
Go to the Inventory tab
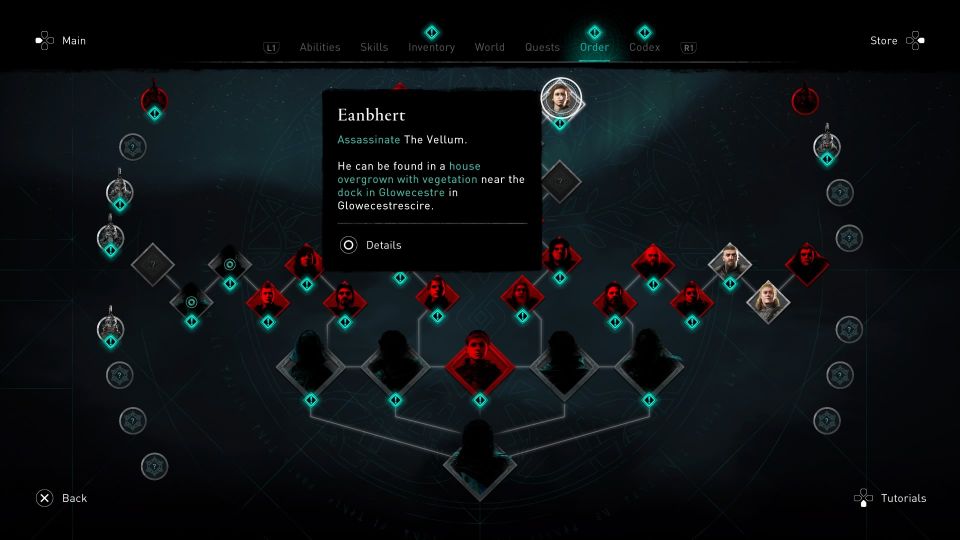(431, 47)
